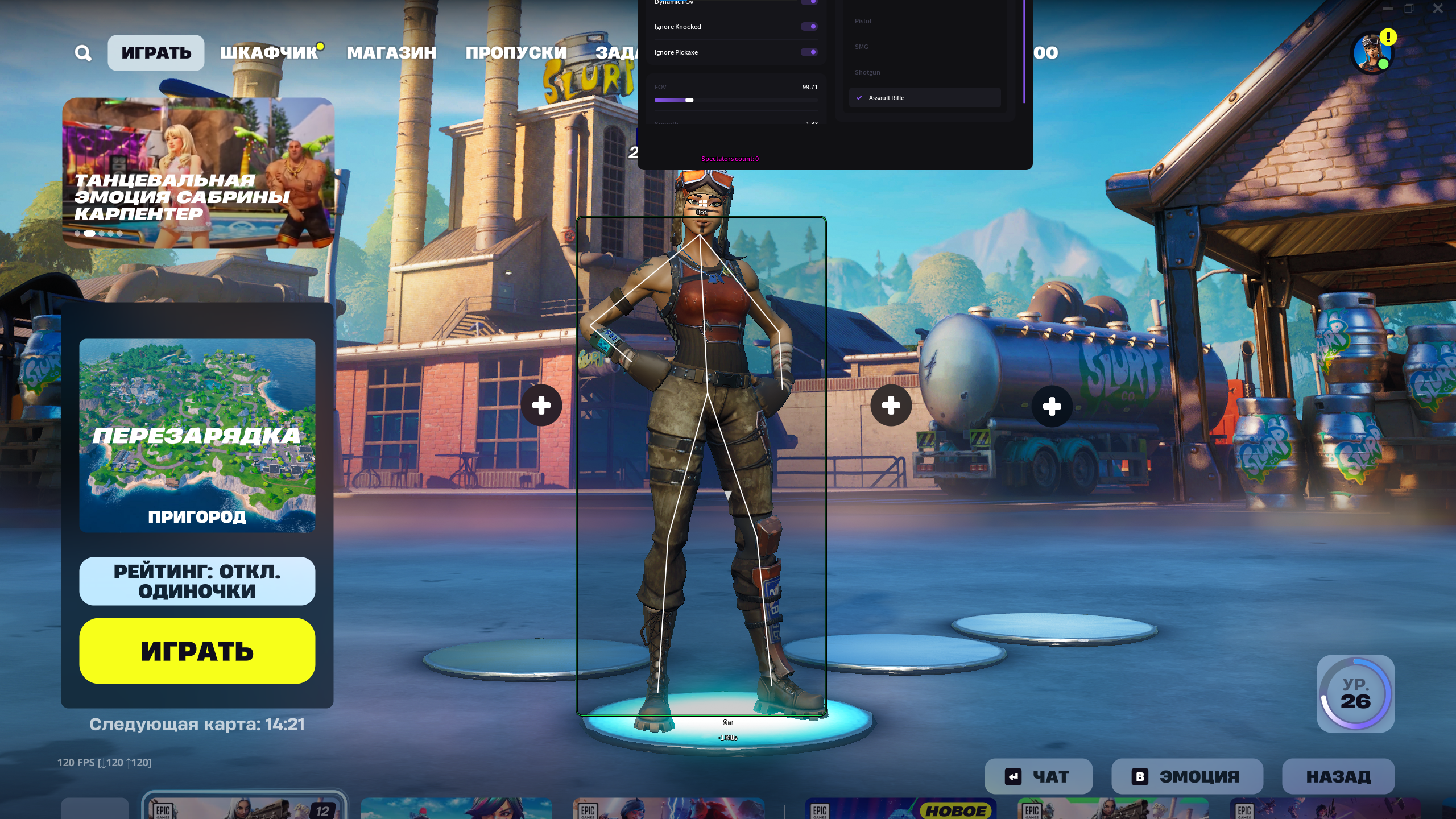Start match with yellow ИГРАТЬ button
Viewport: 1456px width, 819px height.
point(197,651)
